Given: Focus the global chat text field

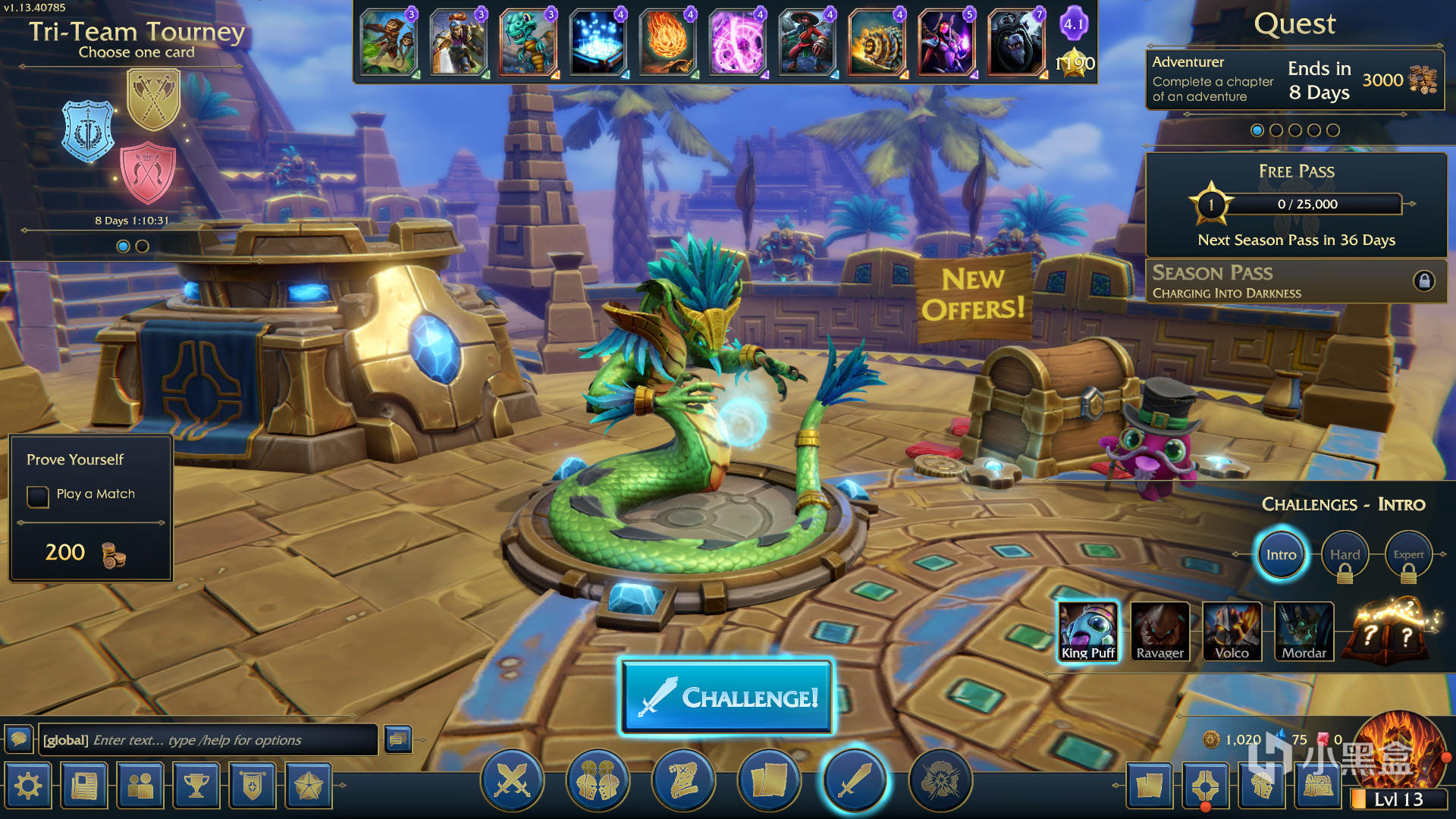Looking at the screenshot, I should [x=208, y=740].
